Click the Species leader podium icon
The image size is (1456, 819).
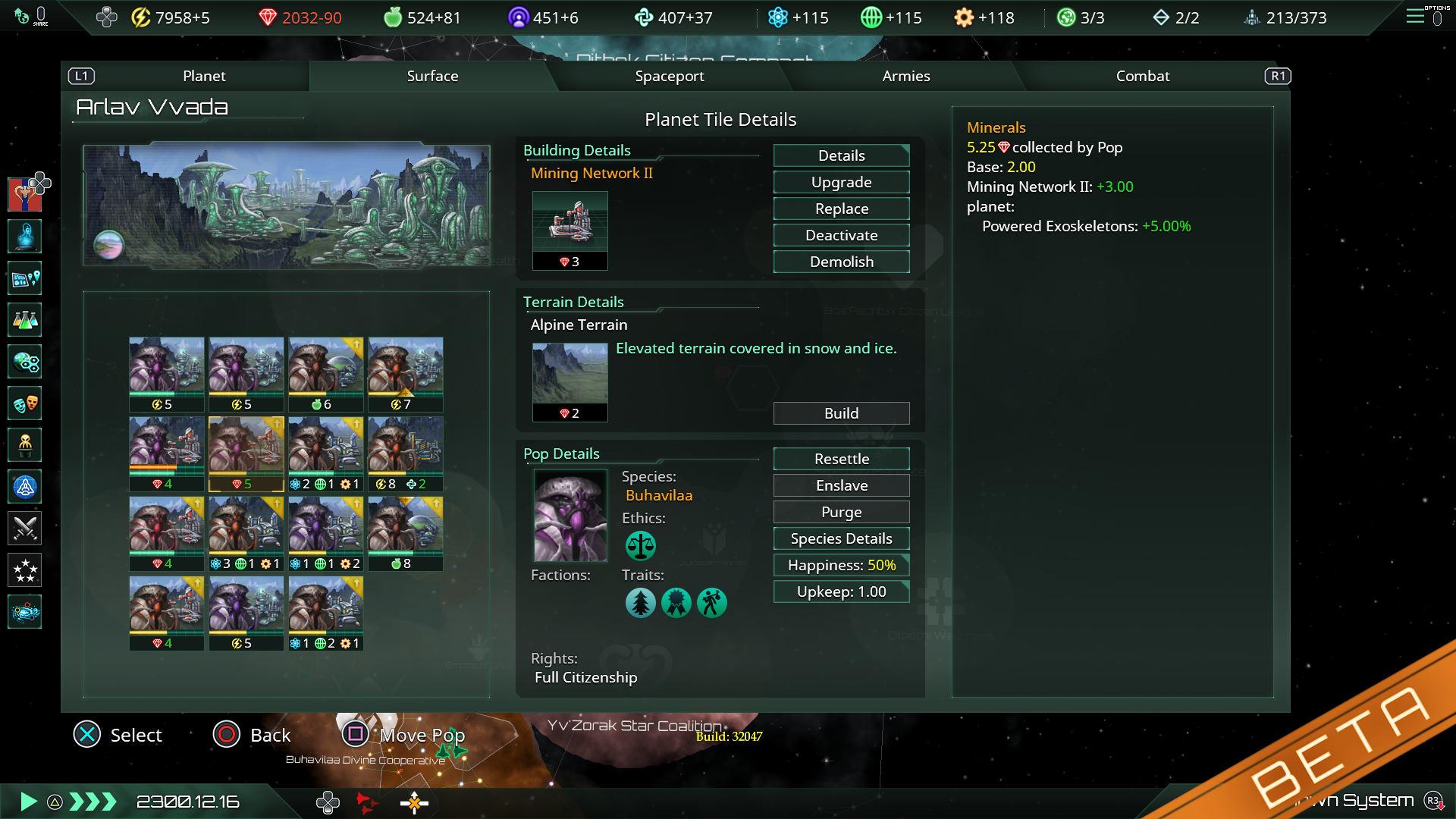[25, 445]
